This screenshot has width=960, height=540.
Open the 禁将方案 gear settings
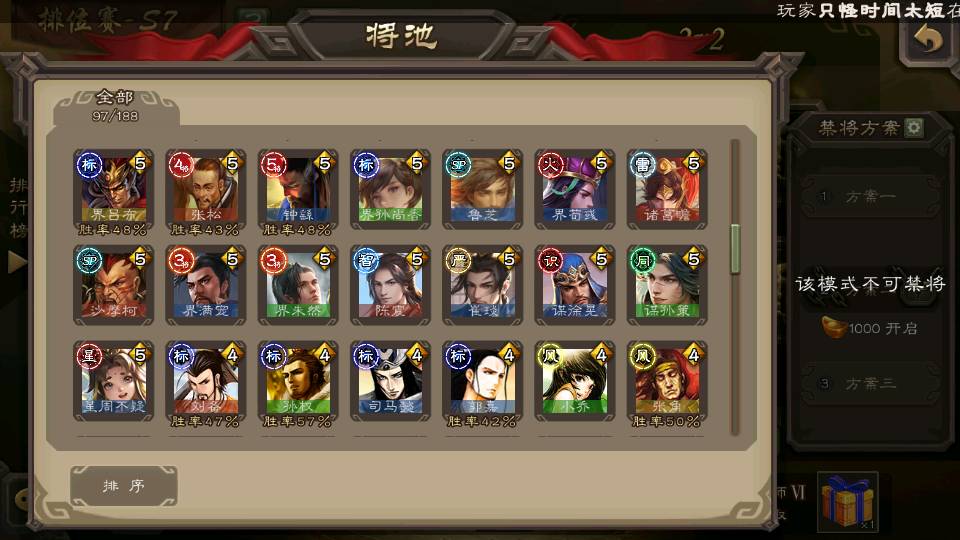[x=914, y=128]
